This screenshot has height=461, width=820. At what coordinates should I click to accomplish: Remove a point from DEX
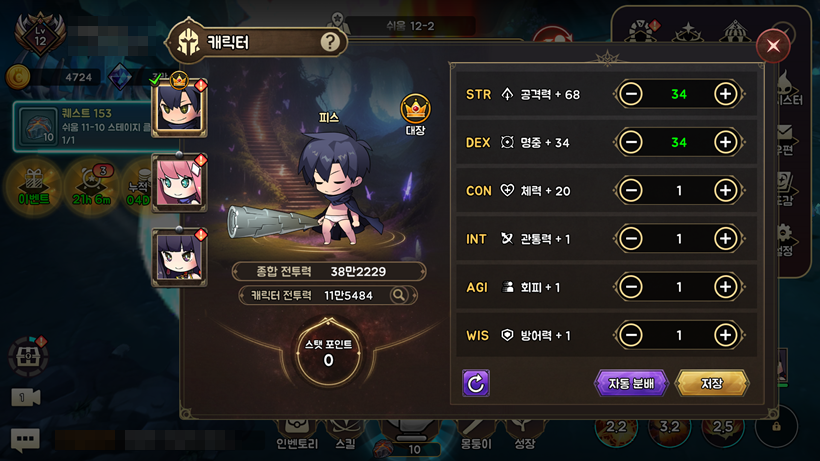click(x=631, y=142)
